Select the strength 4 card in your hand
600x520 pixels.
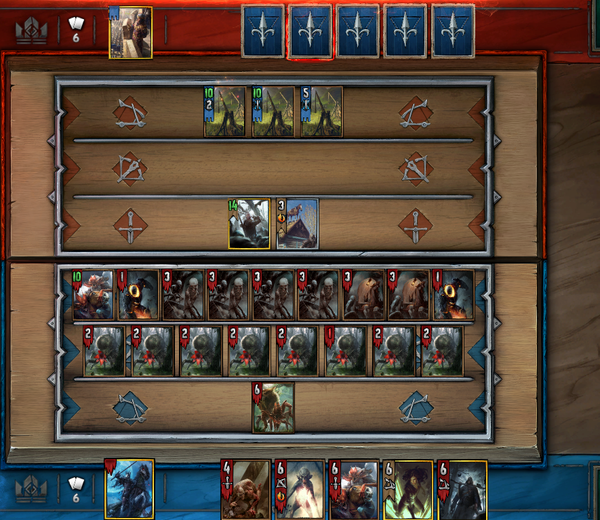[244, 489]
